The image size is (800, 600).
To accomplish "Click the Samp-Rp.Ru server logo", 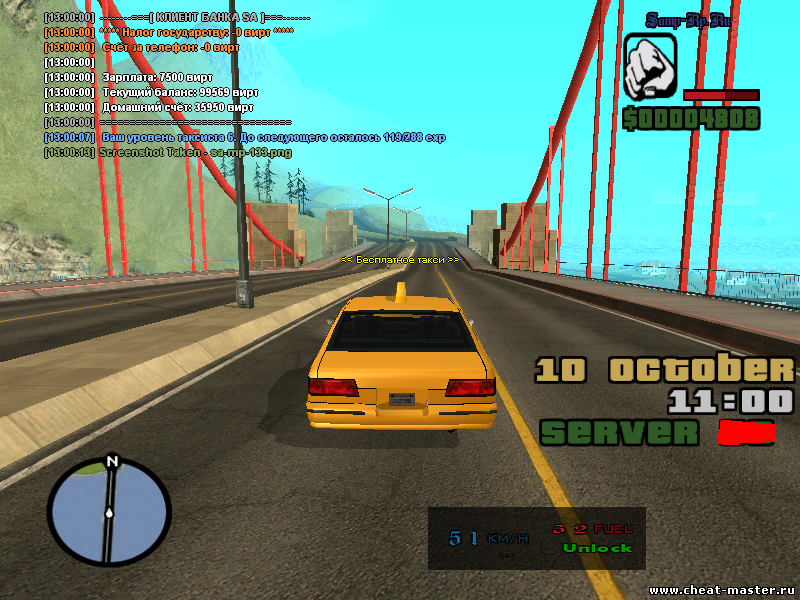I will point(687,20).
